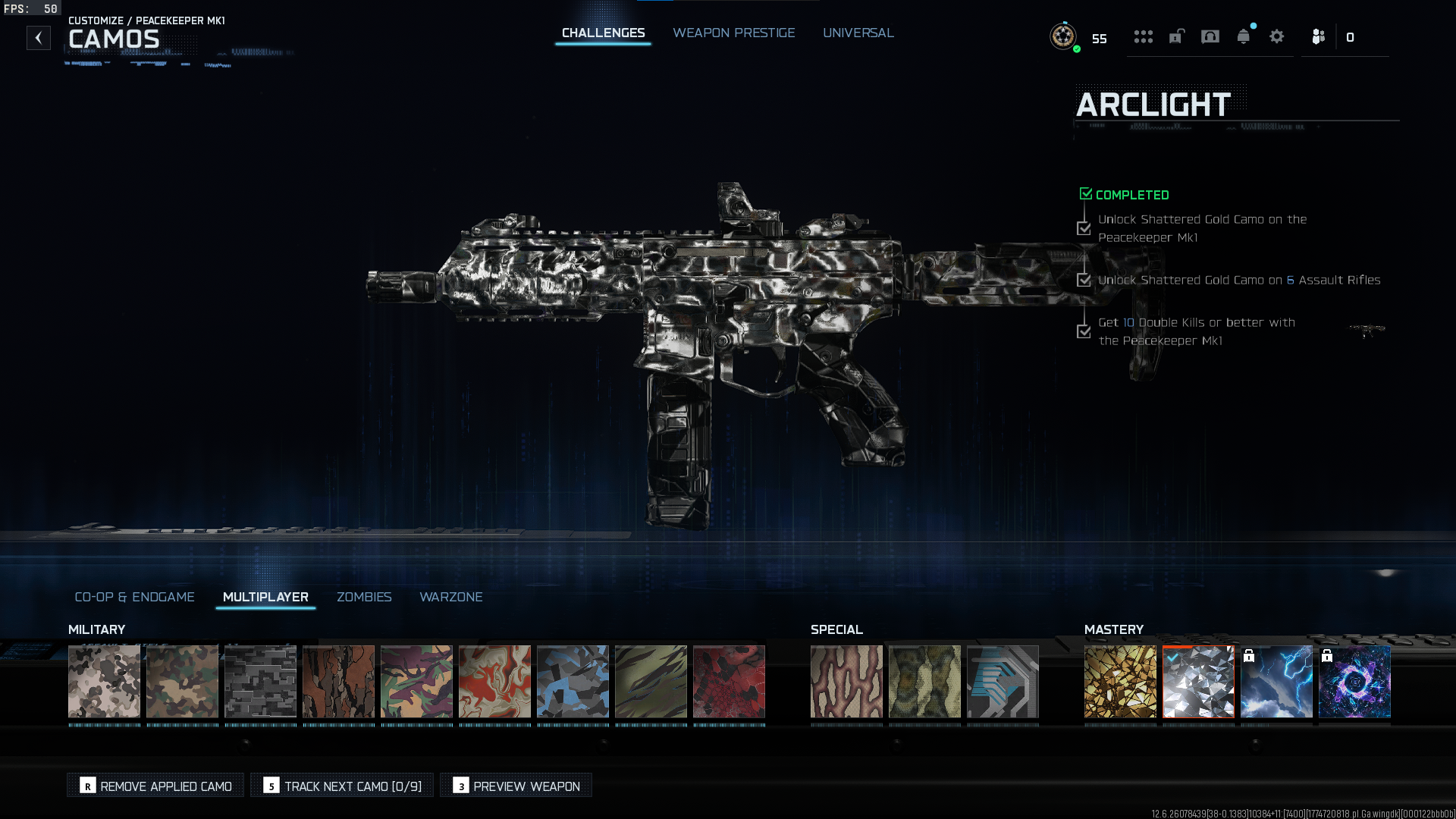Apply the blue and gray geometric camo
1456x819 pixels.
click(x=573, y=681)
